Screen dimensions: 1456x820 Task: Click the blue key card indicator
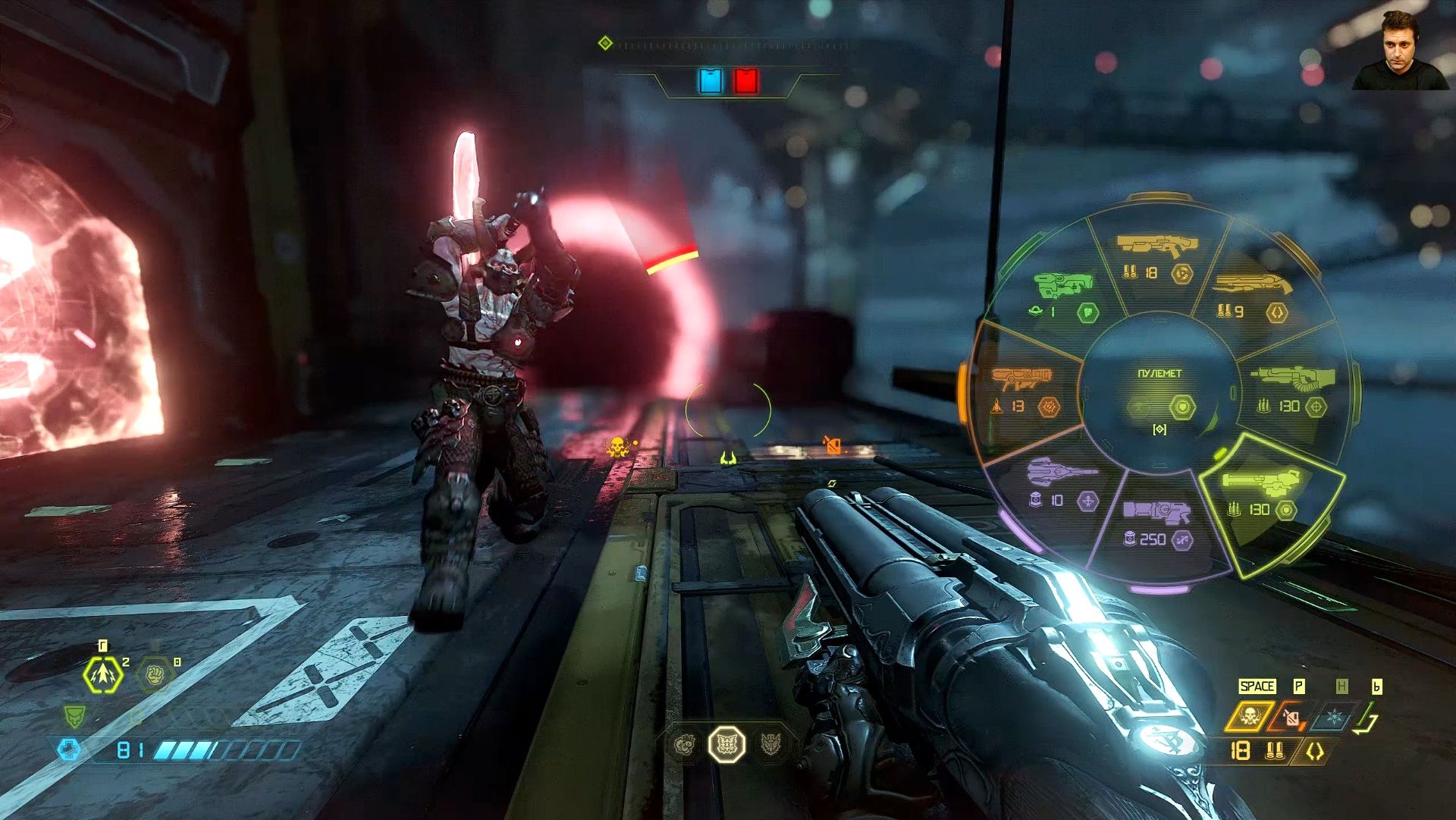(711, 81)
